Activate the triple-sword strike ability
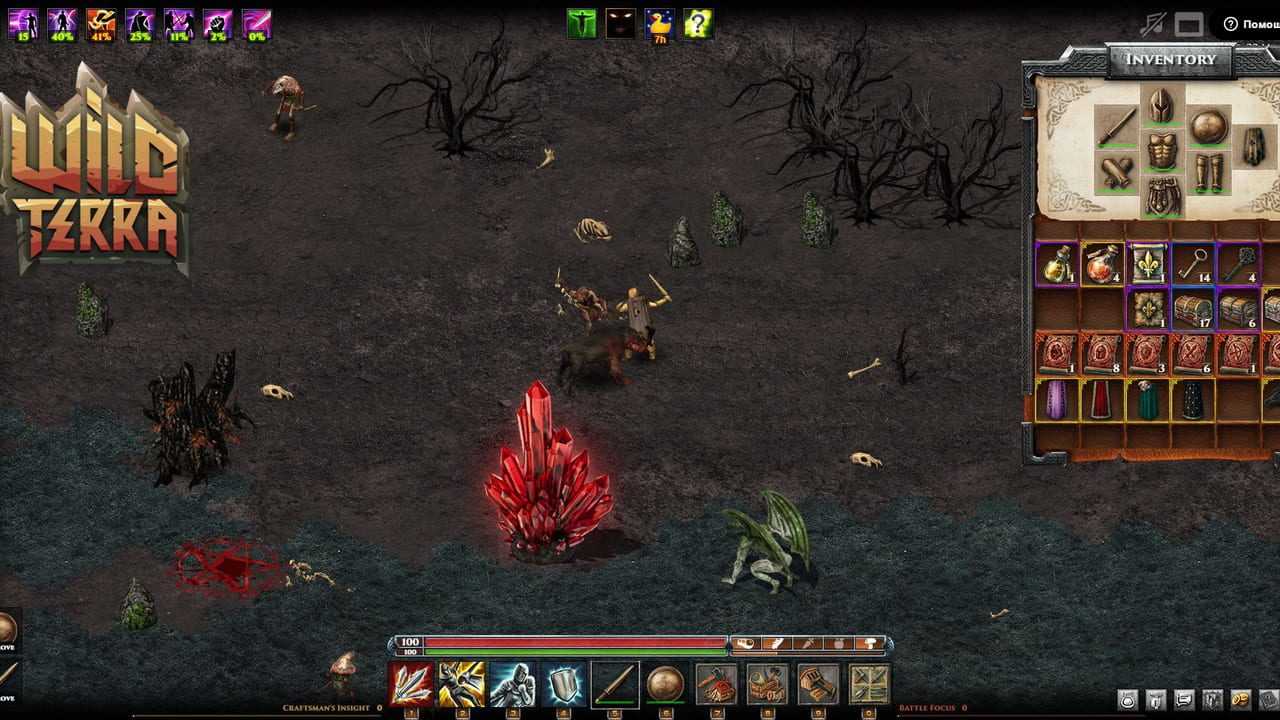 [x=411, y=684]
